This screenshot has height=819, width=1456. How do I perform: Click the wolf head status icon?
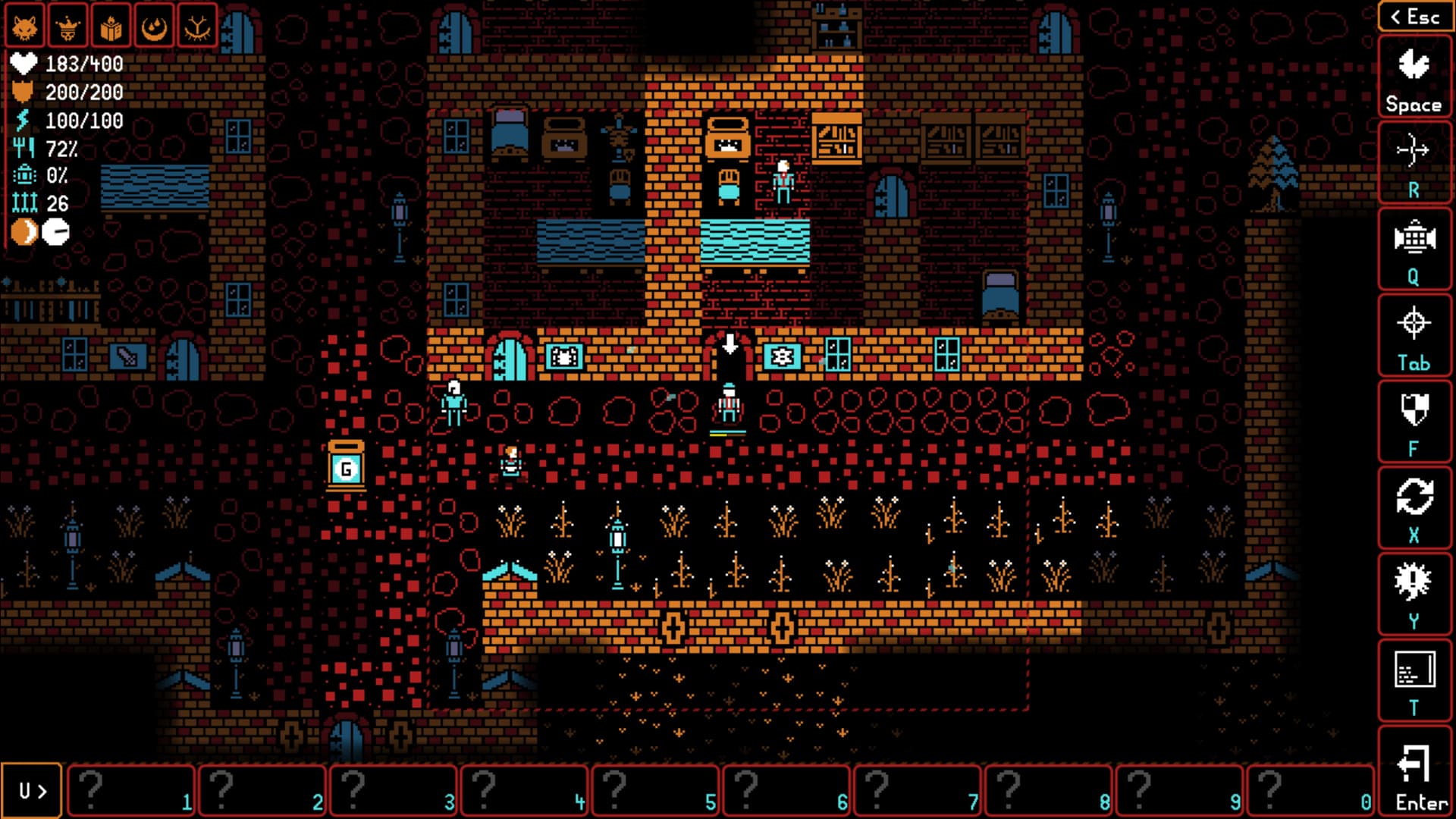click(25, 27)
